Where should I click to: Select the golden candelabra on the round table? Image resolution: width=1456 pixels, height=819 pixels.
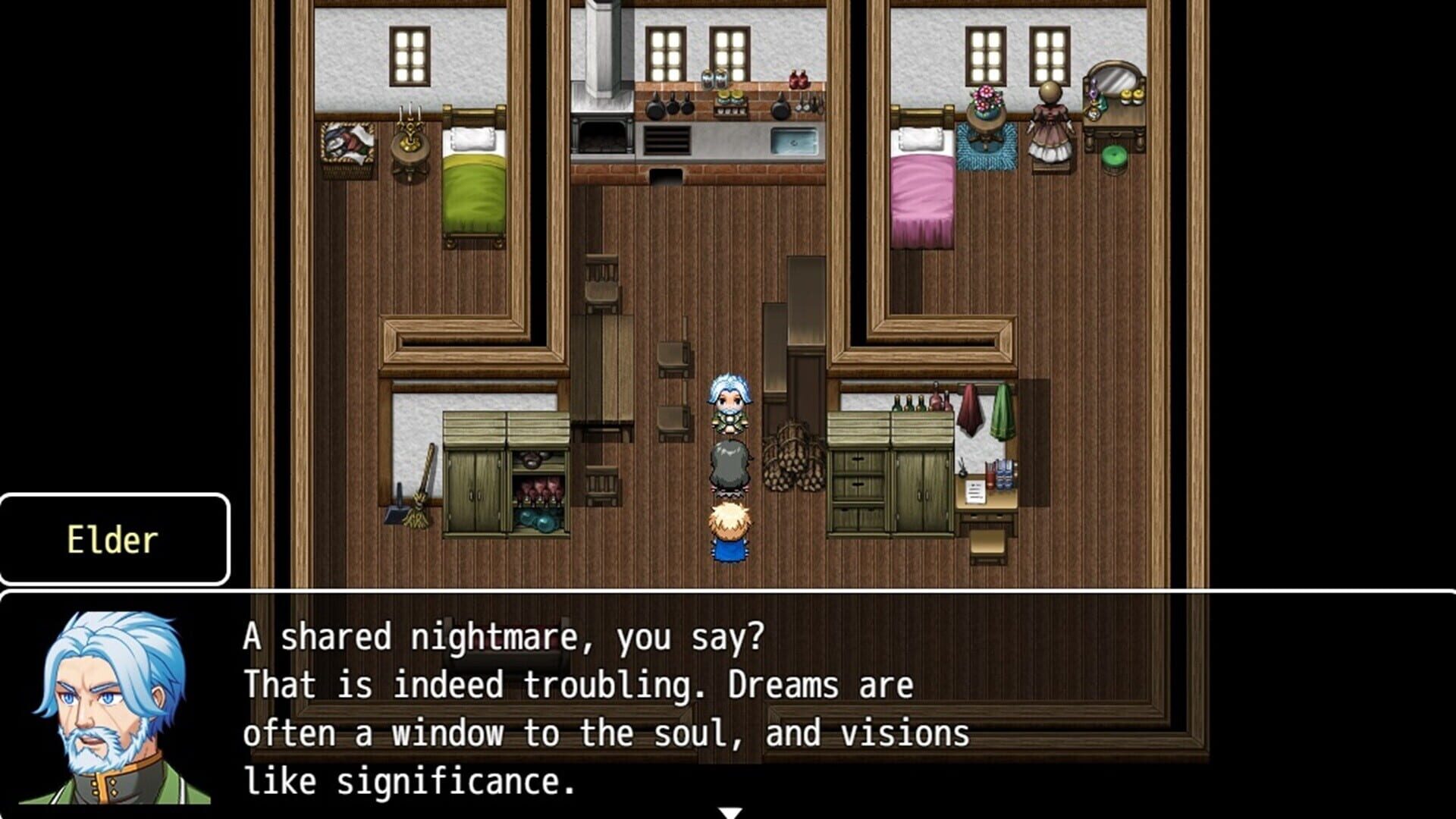point(409,136)
